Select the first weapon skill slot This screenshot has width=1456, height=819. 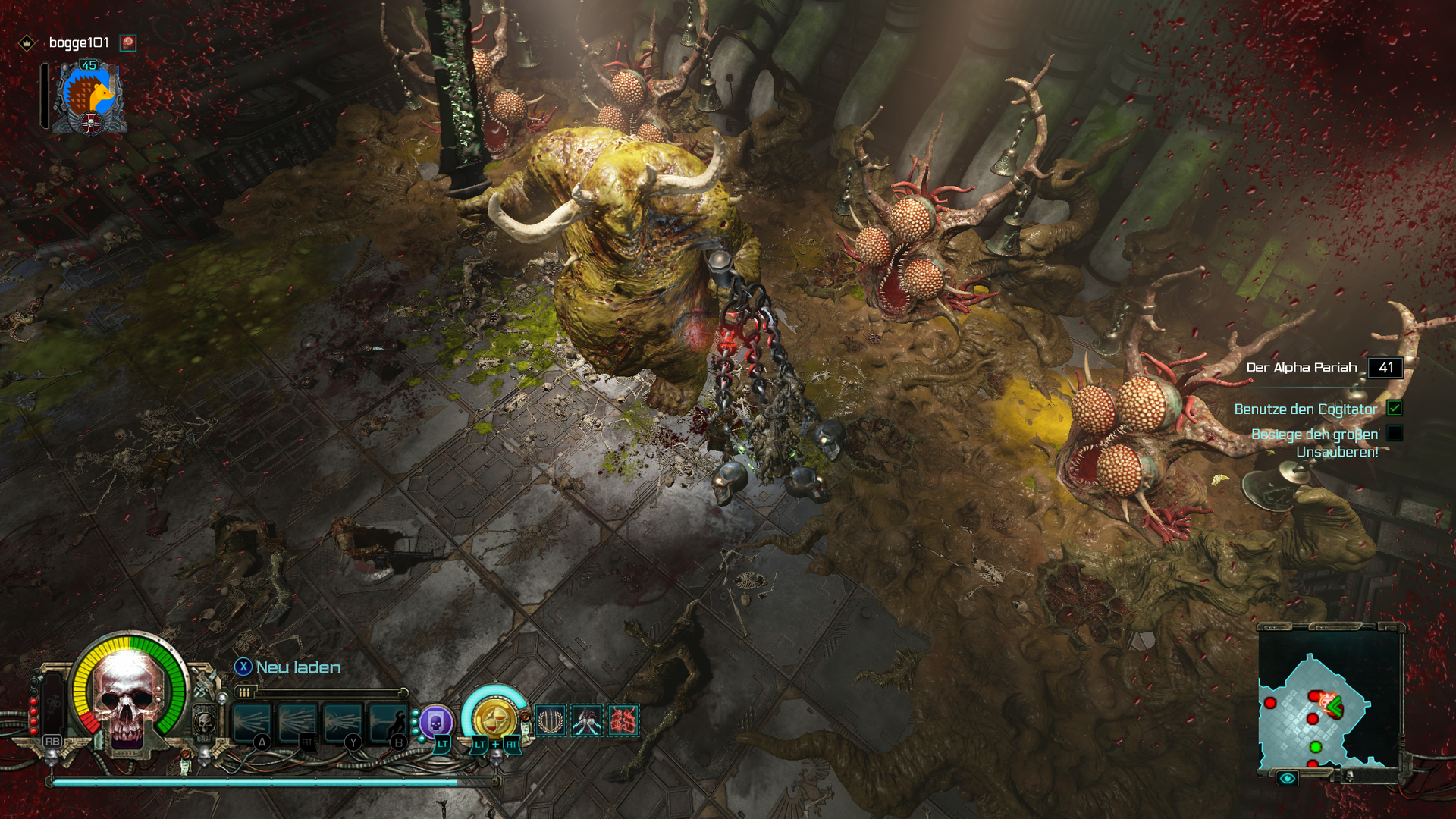click(x=252, y=722)
